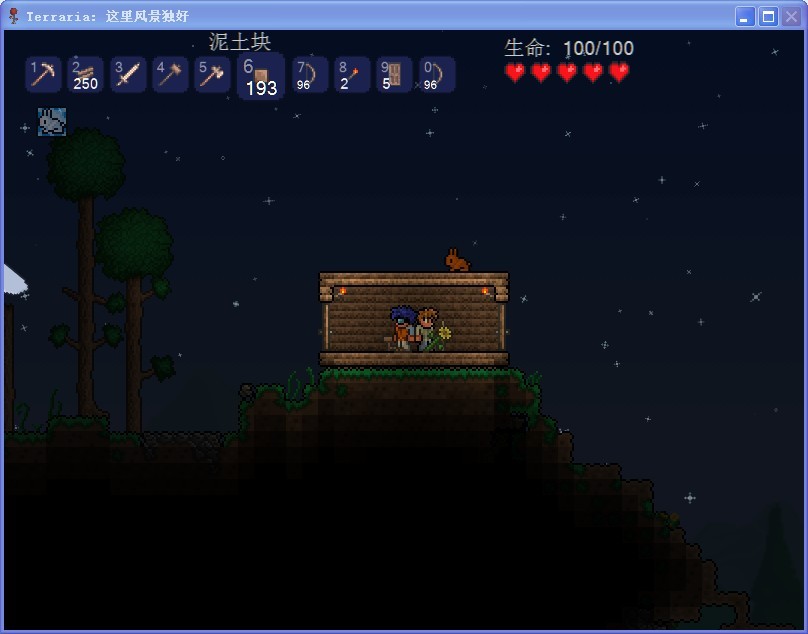
Task: Equip the shortsword in slot 3
Action: coord(128,75)
